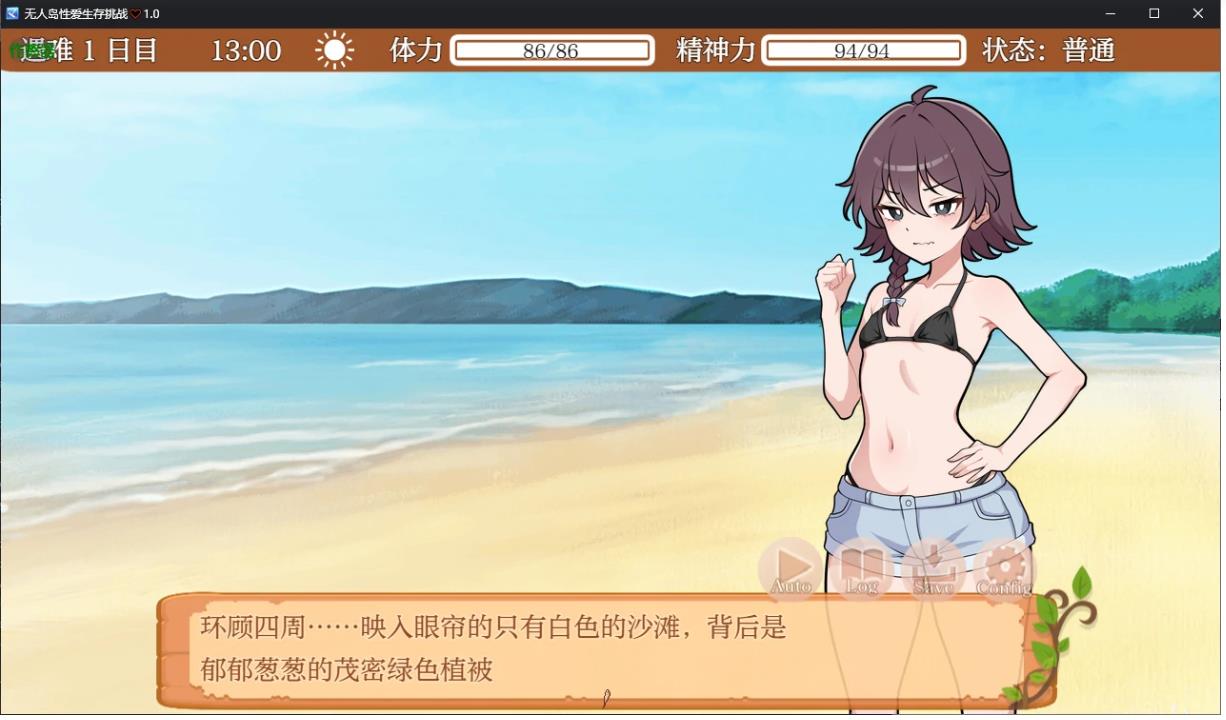Open the Save menu
The image size is (1226, 720).
933,569
